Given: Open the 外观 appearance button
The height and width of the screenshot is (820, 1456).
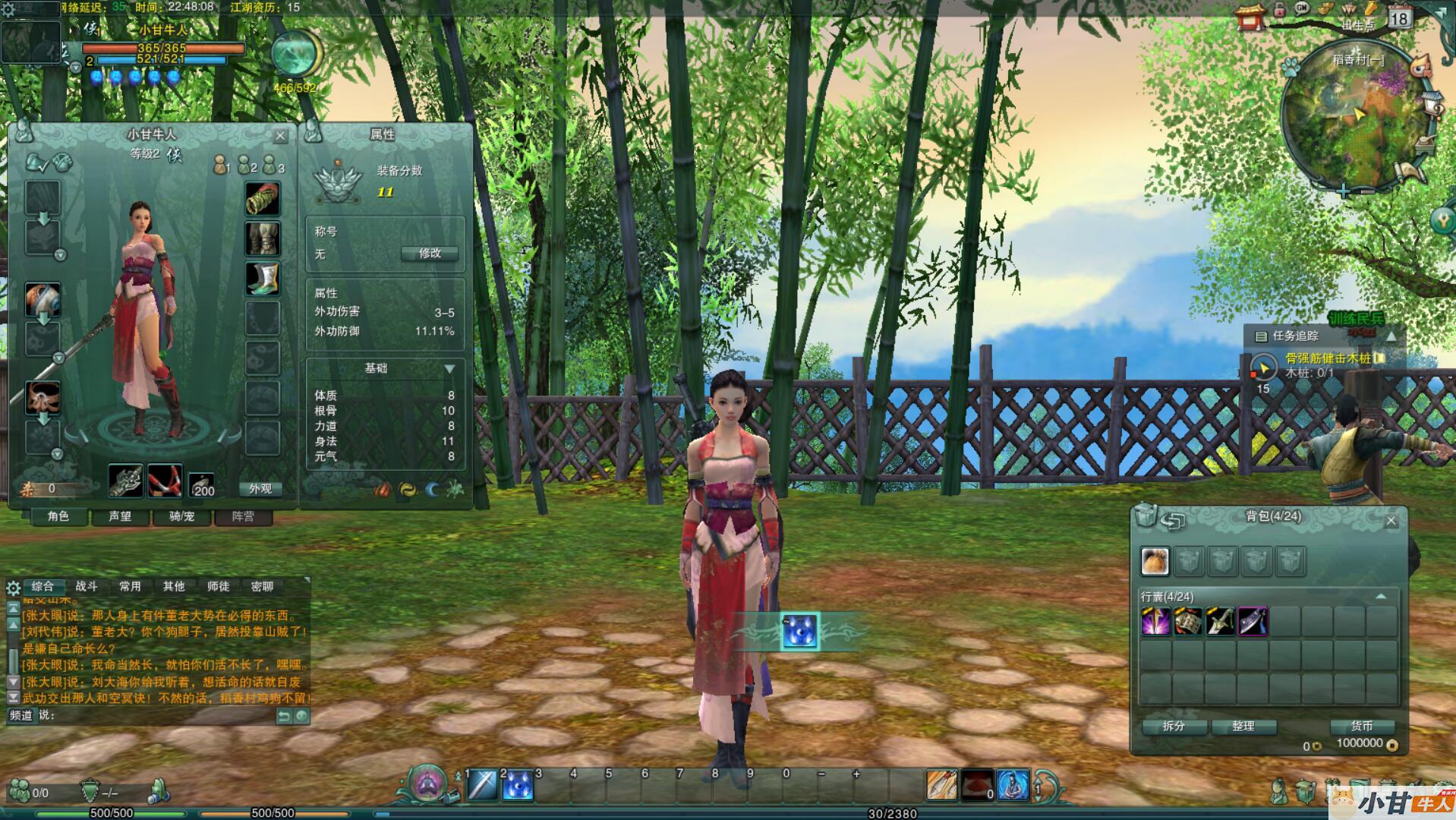Looking at the screenshot, I should [260, 489].
